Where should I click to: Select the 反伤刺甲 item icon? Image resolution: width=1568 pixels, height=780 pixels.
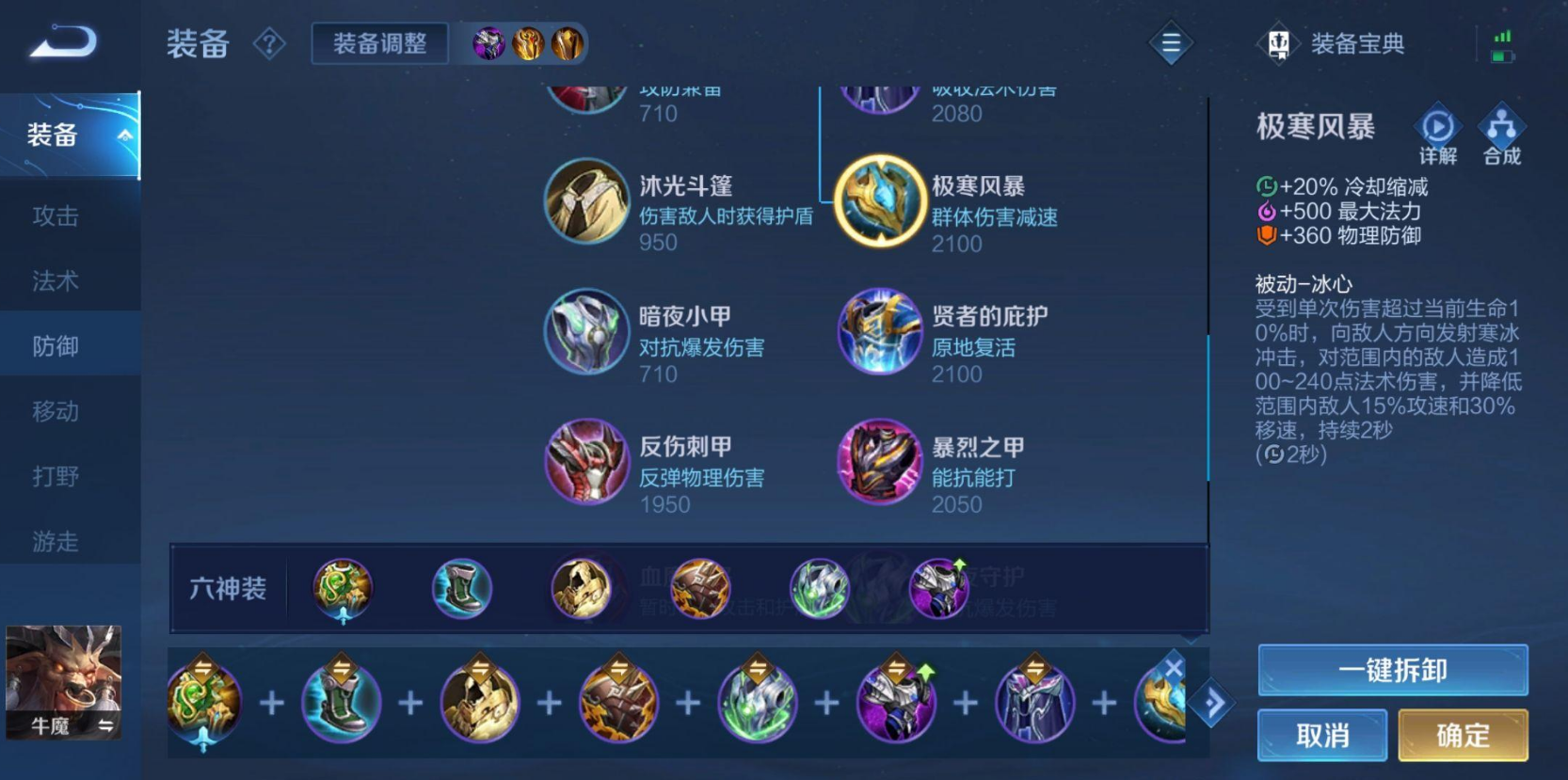(585, 462)
